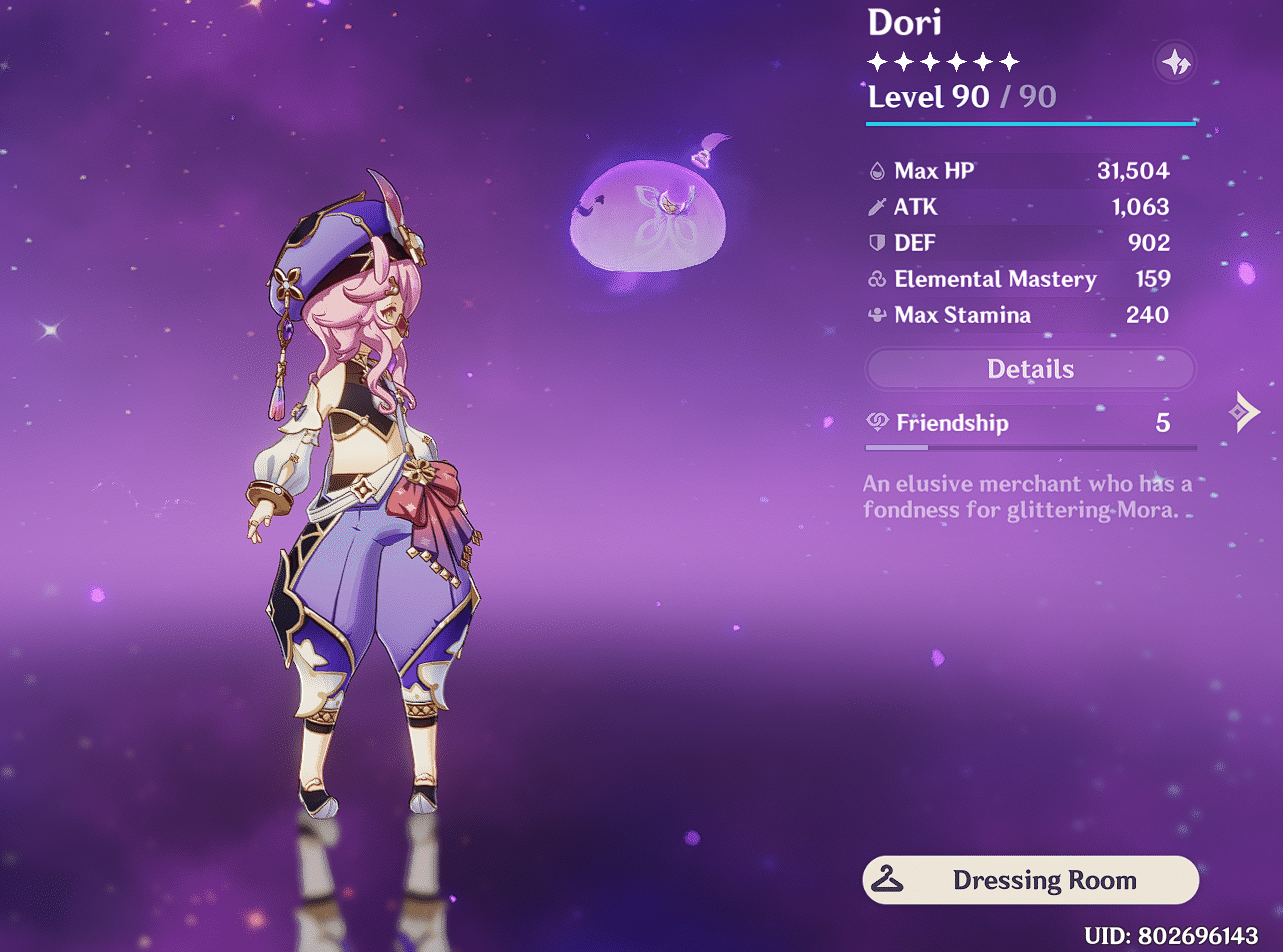Open the character switch sparkle icon
The width and height of the screenshot is (1283, 952).
(1175, 63)
